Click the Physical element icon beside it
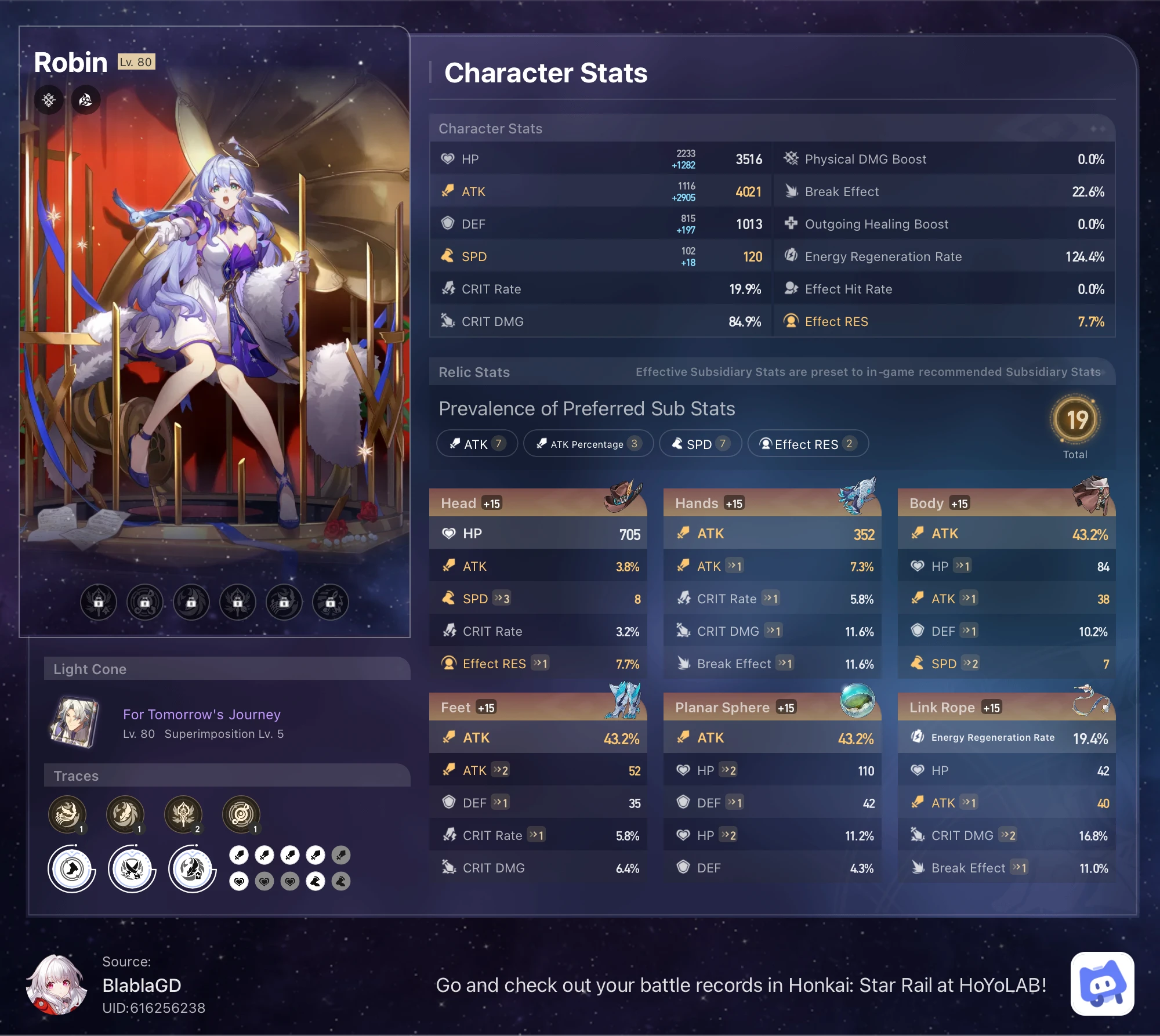Image resolution: width=1160 pixels, height=1036 pixels. tap(49, 99)
